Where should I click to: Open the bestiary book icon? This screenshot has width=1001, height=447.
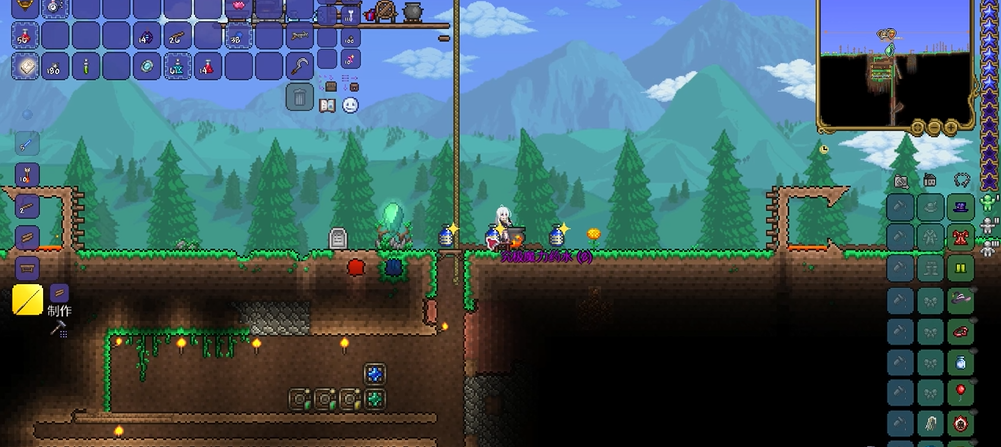pyautogui.click(x=328, y=104)
